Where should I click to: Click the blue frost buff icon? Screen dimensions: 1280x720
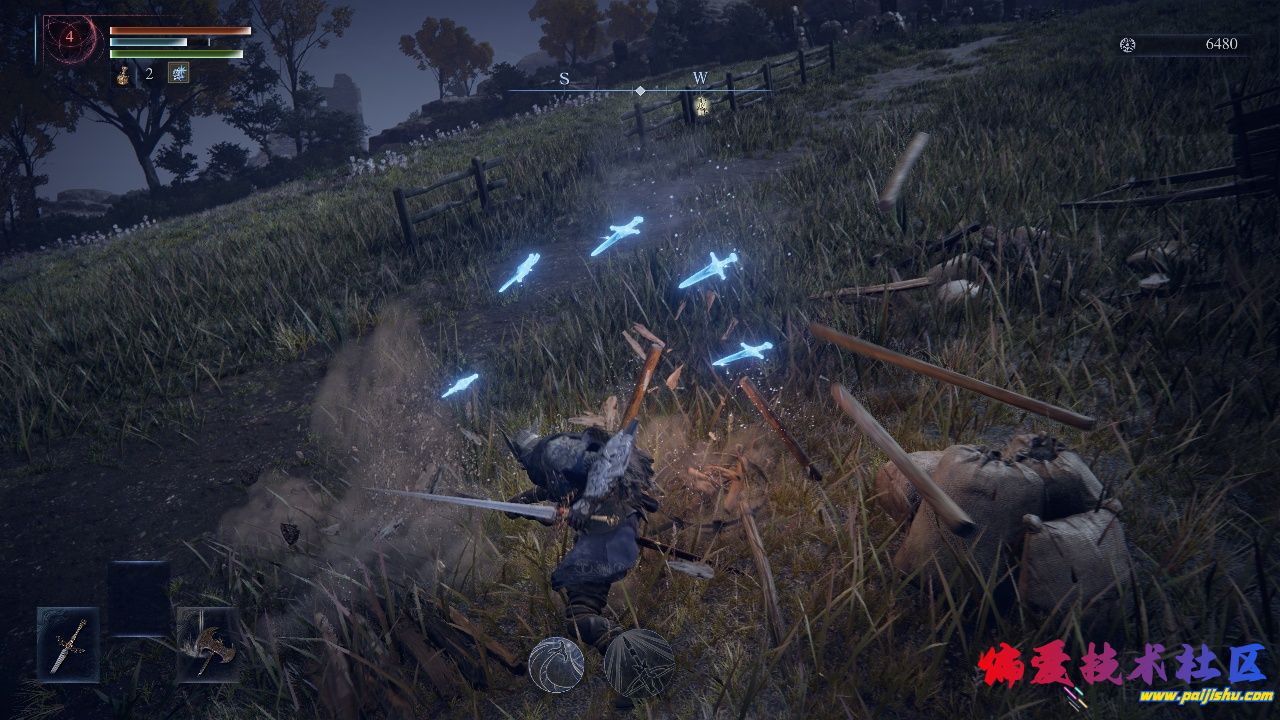point(179,73)
